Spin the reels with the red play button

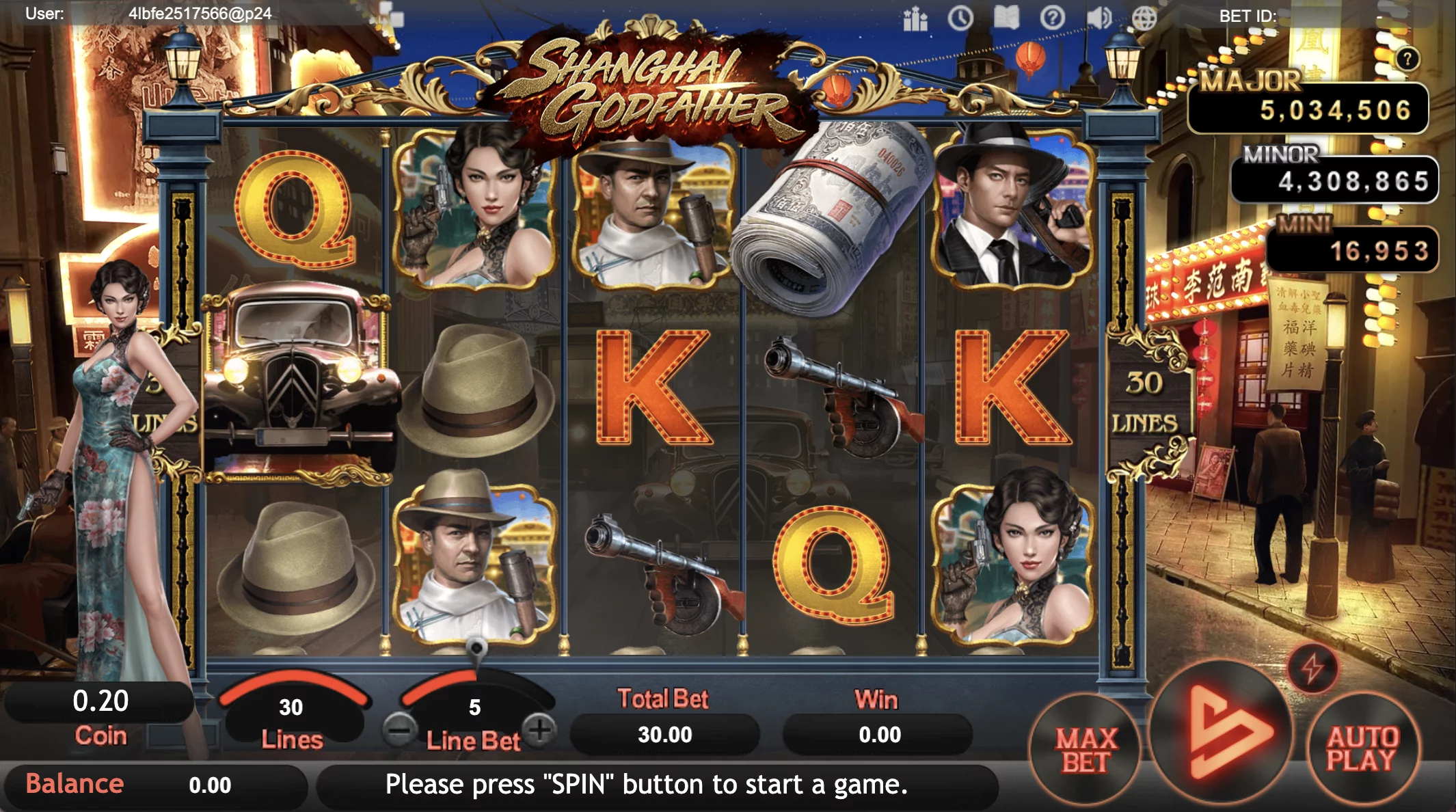(x=1222, y=733)
